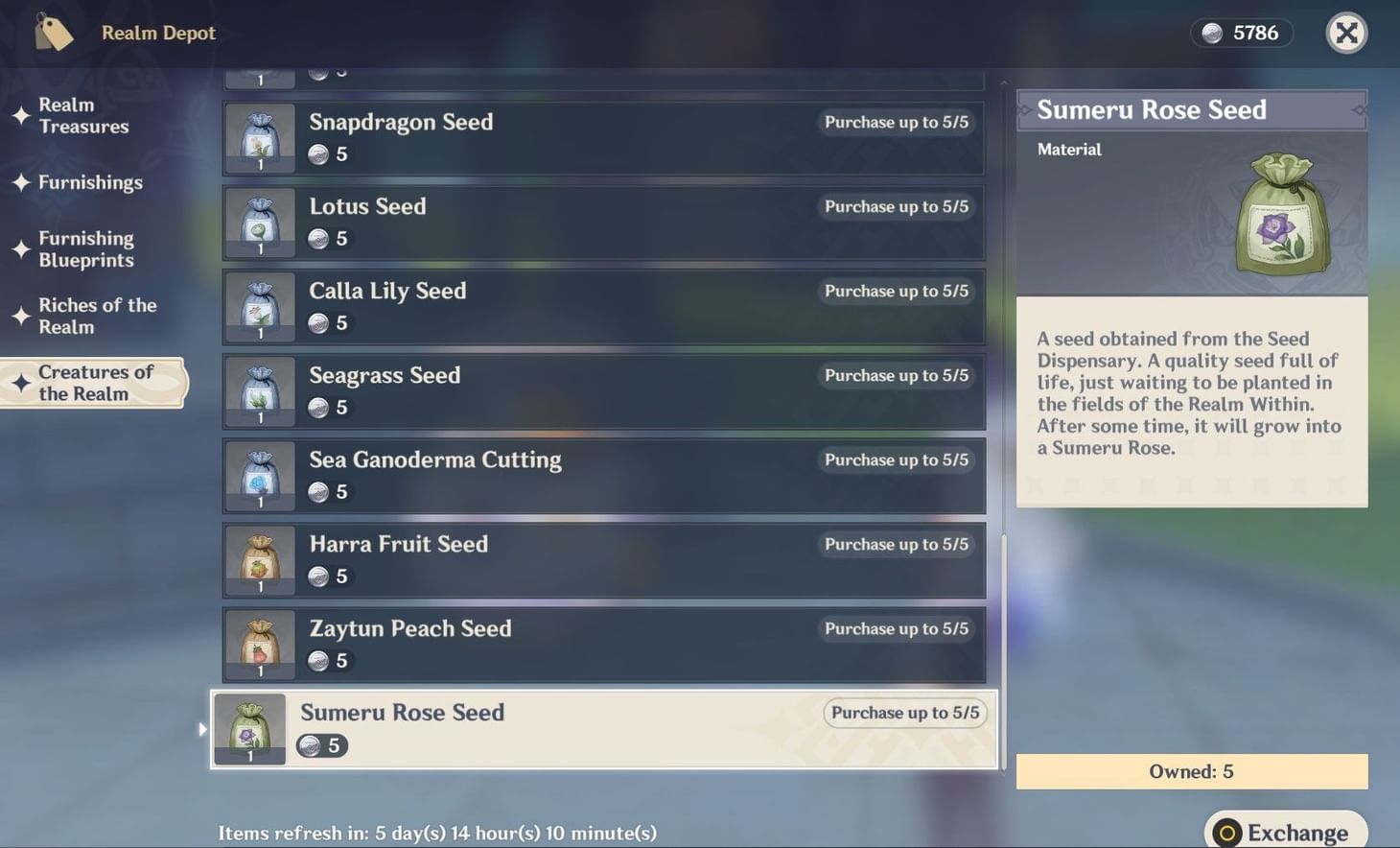Switch to the Furnishings category
The image size is (1400, 848).
coord(92,182)
